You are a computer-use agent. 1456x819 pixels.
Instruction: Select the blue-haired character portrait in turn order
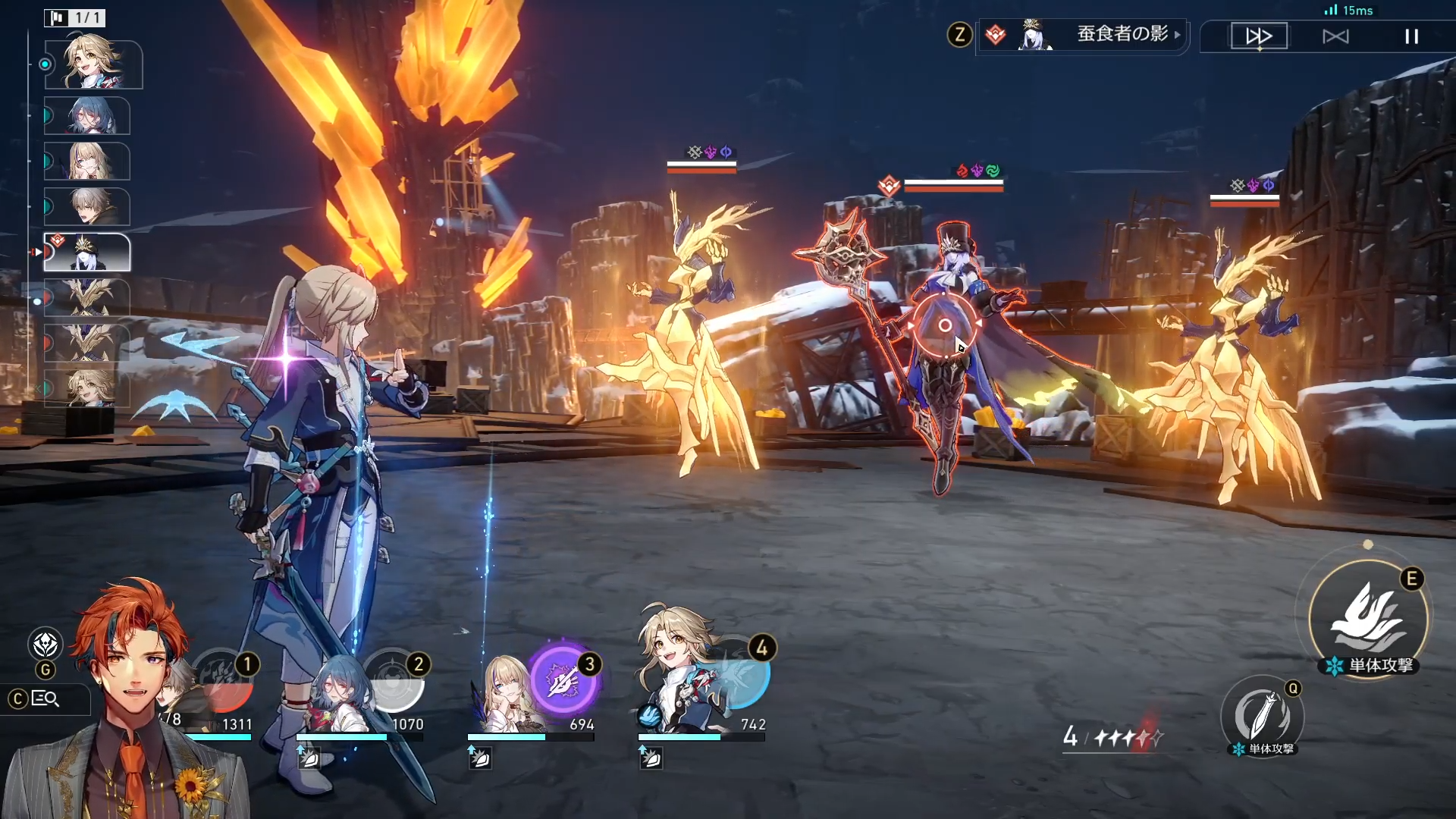click(87, 116)
